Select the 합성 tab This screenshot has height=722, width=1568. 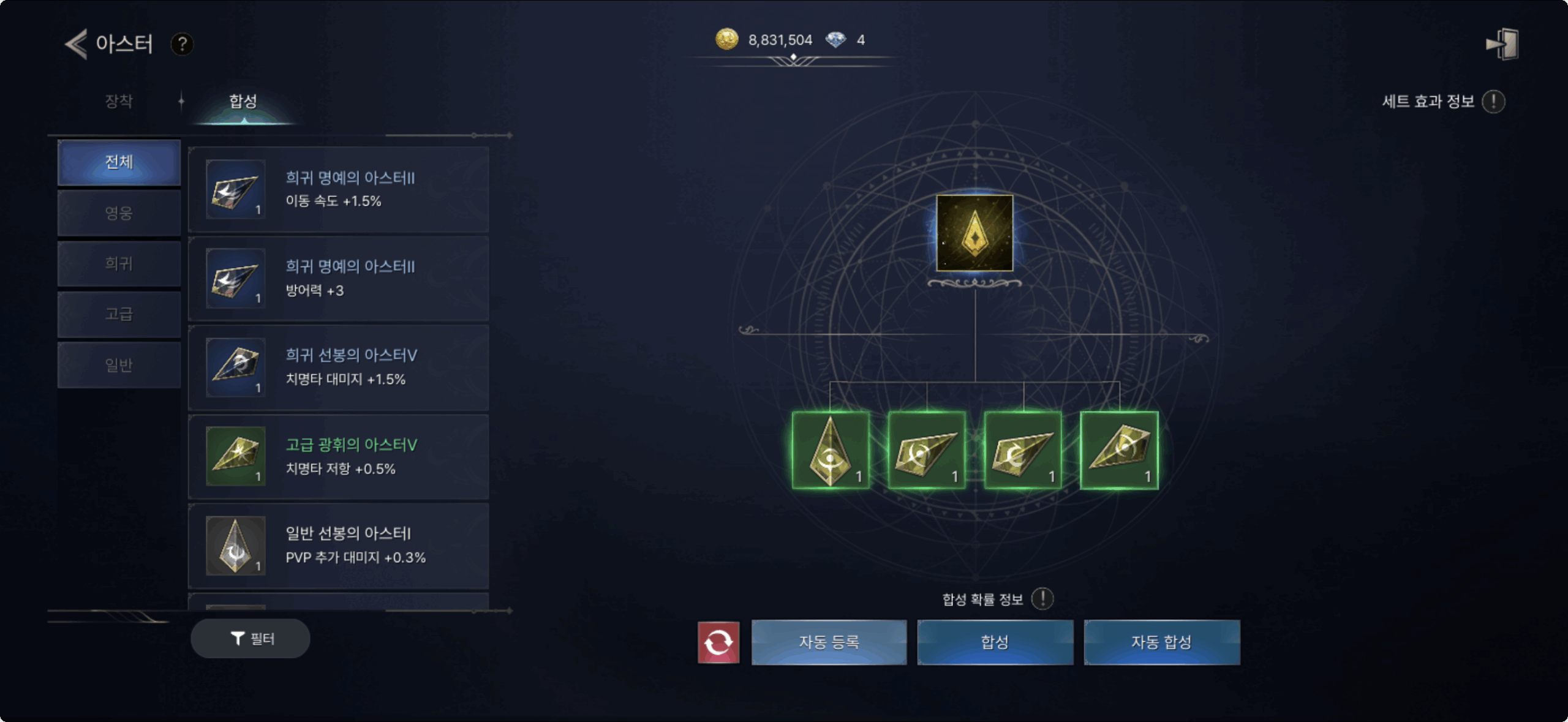coord(243,101)
